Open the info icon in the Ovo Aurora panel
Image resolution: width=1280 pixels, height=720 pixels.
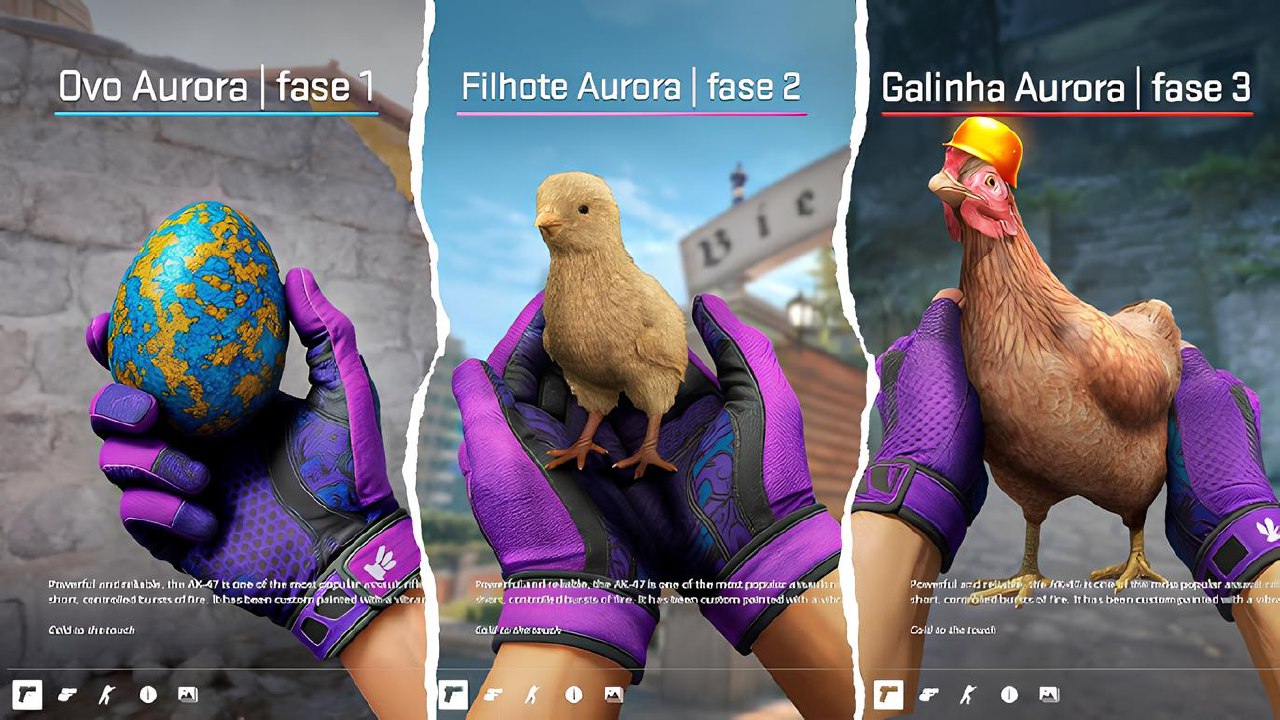[148, 694]
